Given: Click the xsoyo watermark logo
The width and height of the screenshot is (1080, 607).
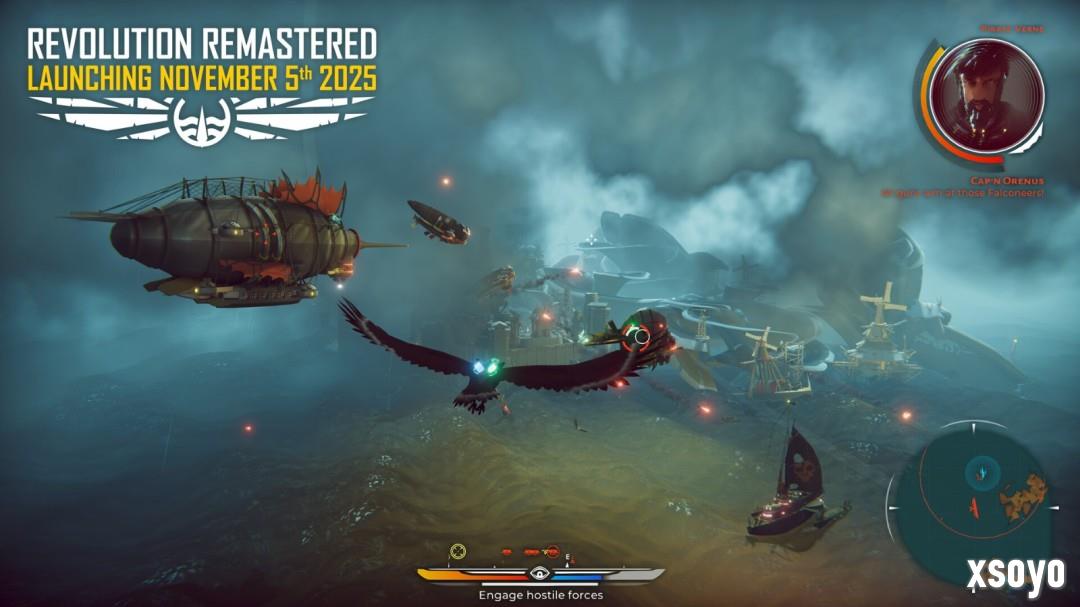Looking at the screenshot, I should point(1015,574).
